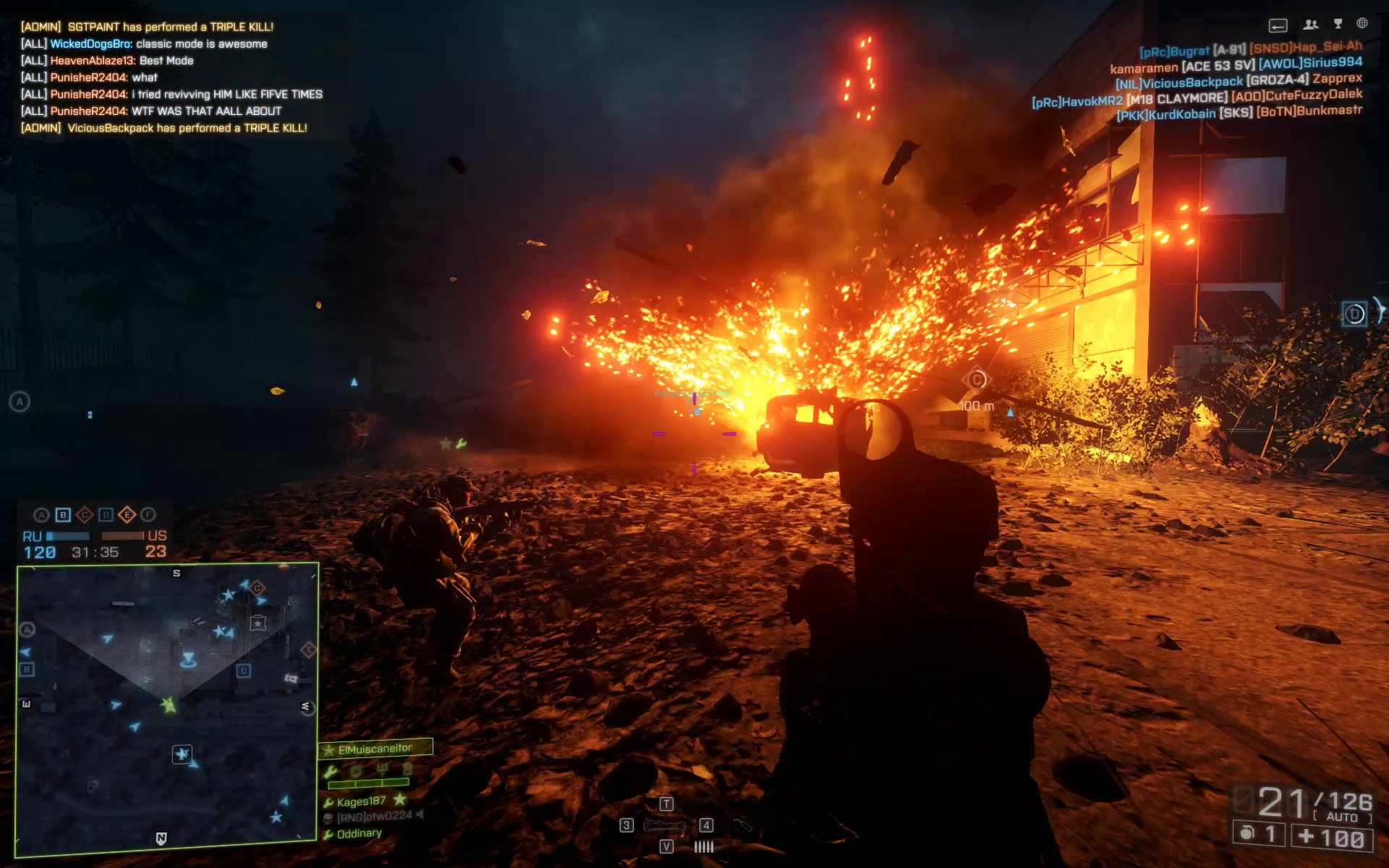
Task: Select squad member Oddinary
Action: [358, 834]
